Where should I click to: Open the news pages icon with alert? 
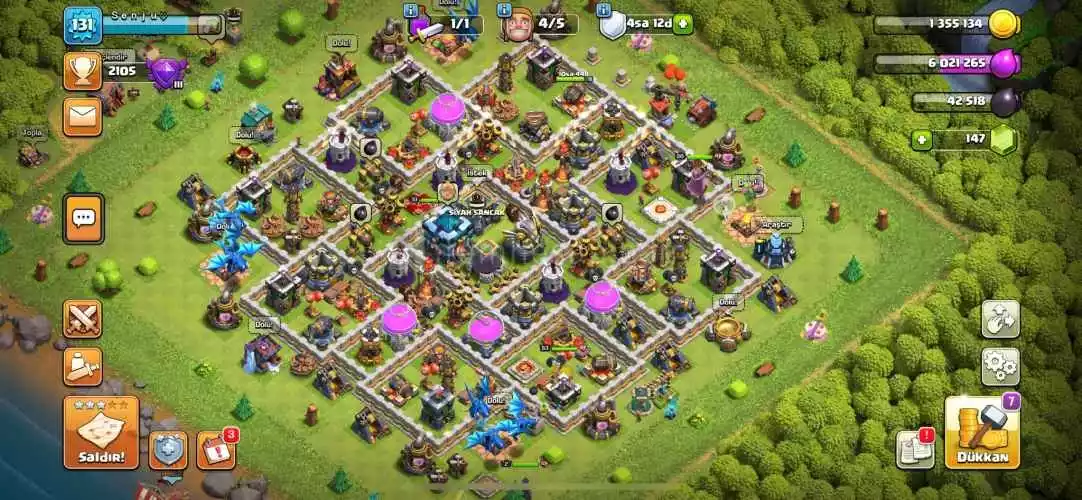pyautogui.click(x=913, y=449)
